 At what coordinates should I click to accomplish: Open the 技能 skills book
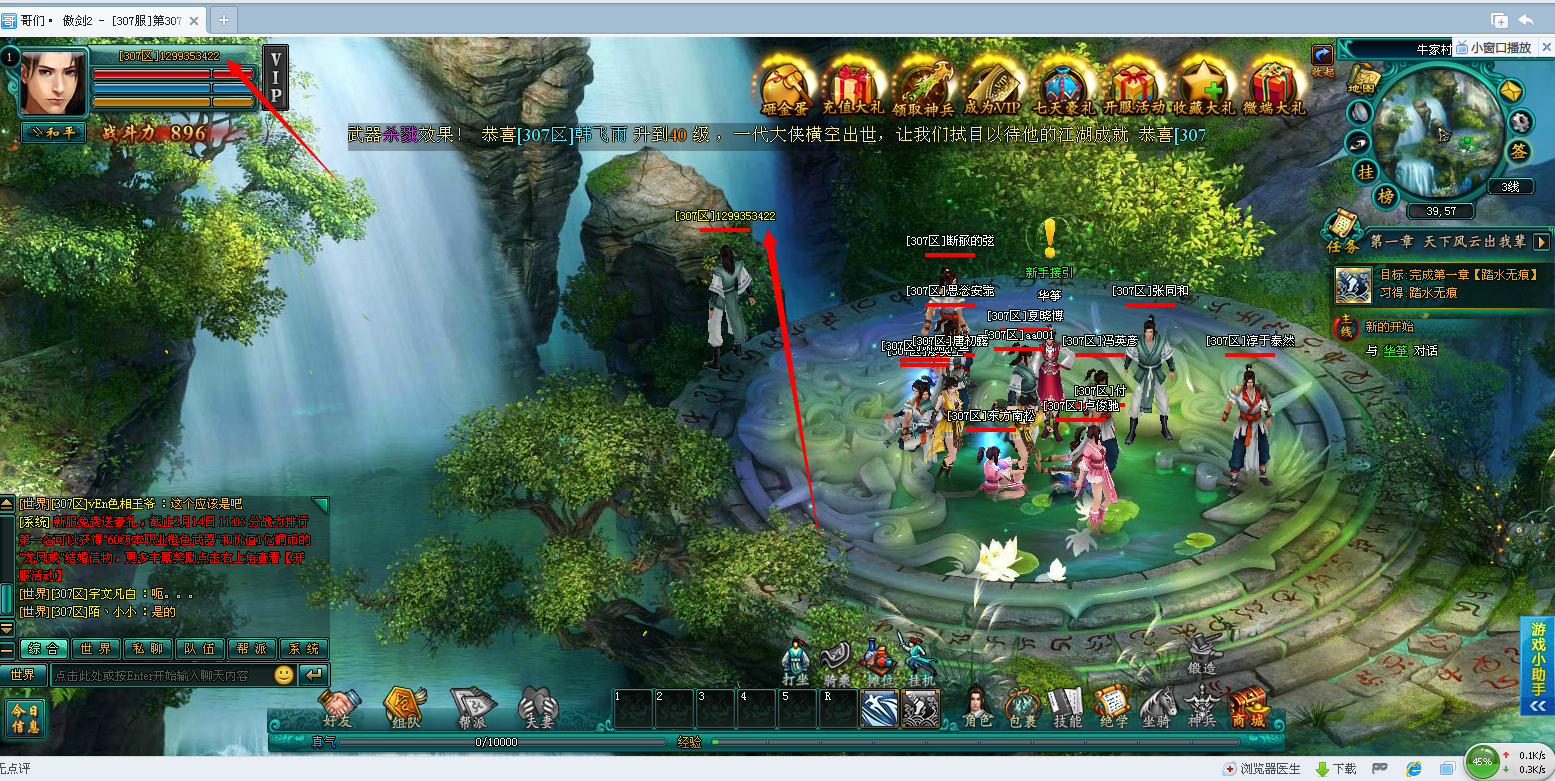pos(1067,704)
